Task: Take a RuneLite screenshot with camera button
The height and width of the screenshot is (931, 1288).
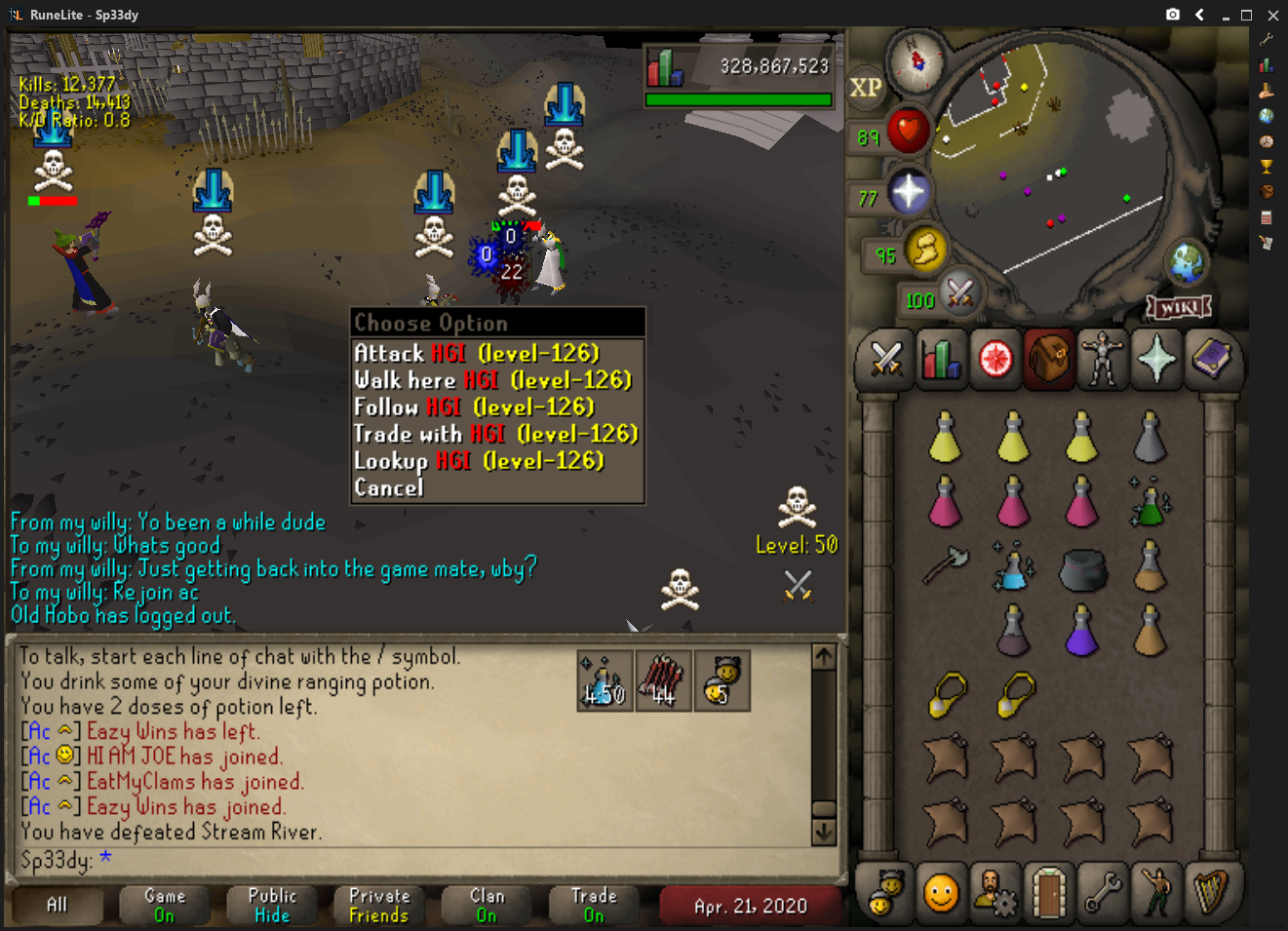Action: [1172, 15]
